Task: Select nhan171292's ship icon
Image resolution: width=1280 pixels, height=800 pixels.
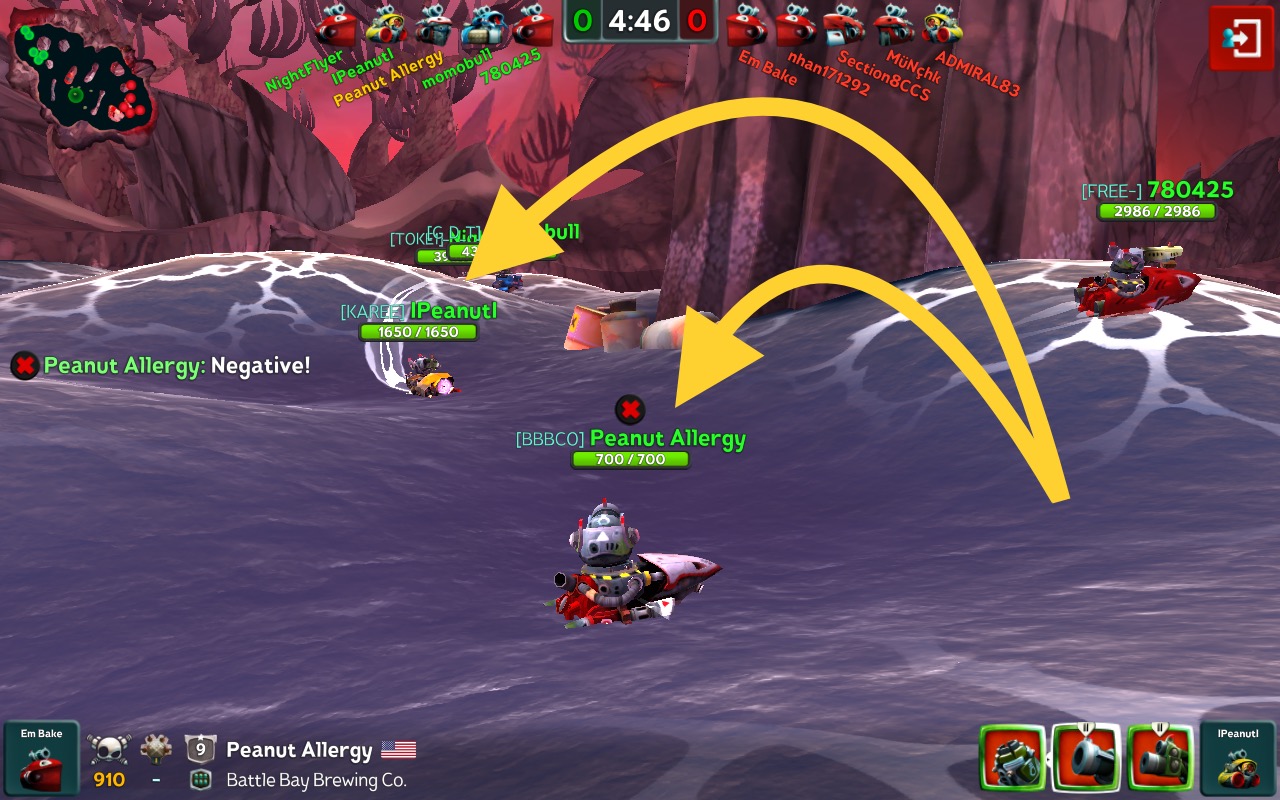Action: [796, 26]
